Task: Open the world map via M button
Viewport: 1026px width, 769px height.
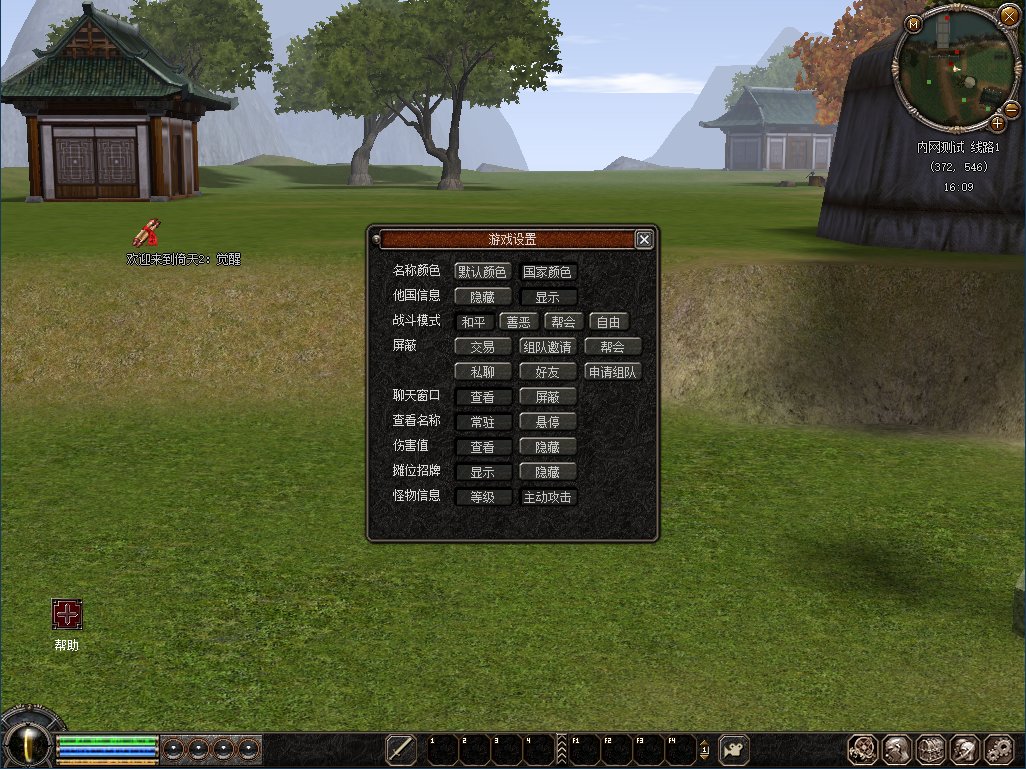Action: [914, 24]
